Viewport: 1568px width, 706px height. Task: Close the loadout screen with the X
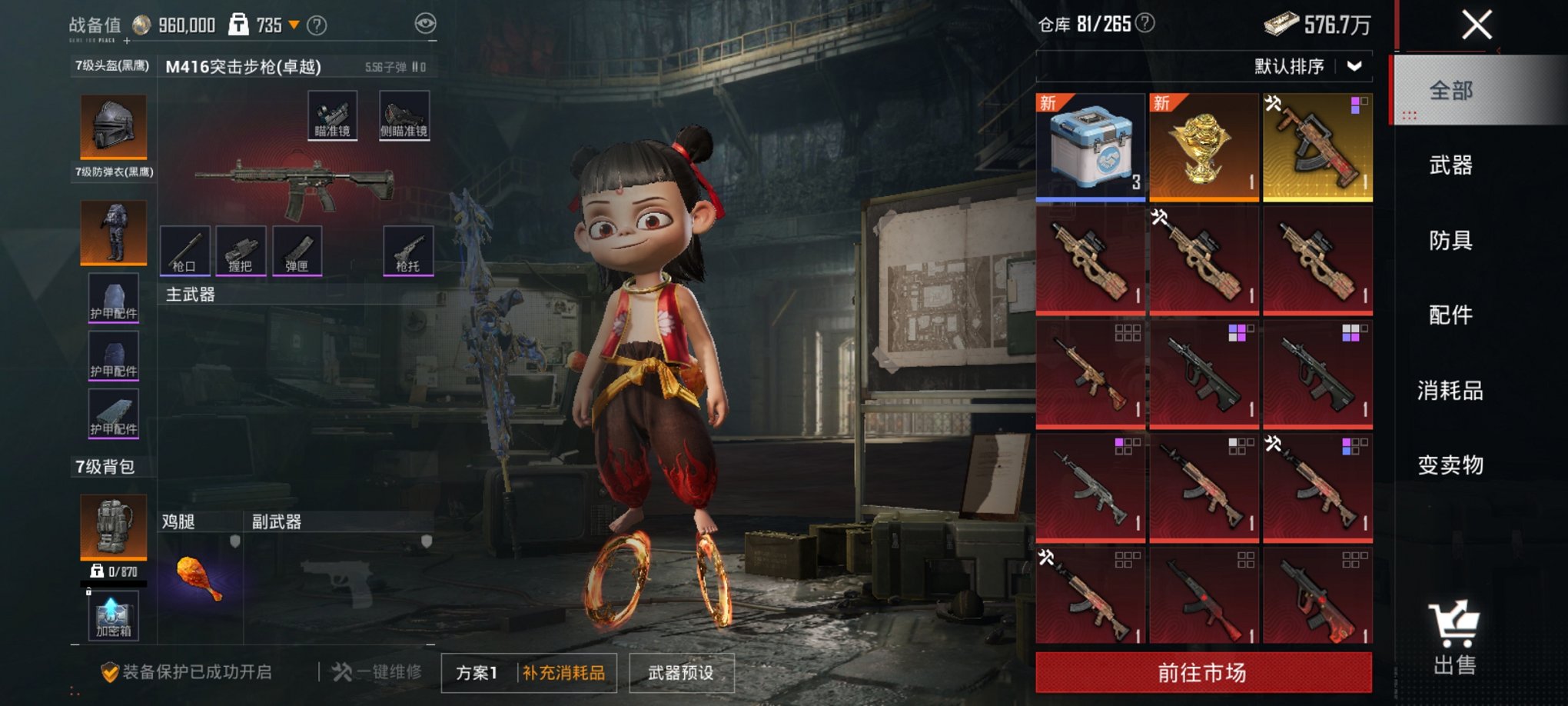[x=1477, y=25]
